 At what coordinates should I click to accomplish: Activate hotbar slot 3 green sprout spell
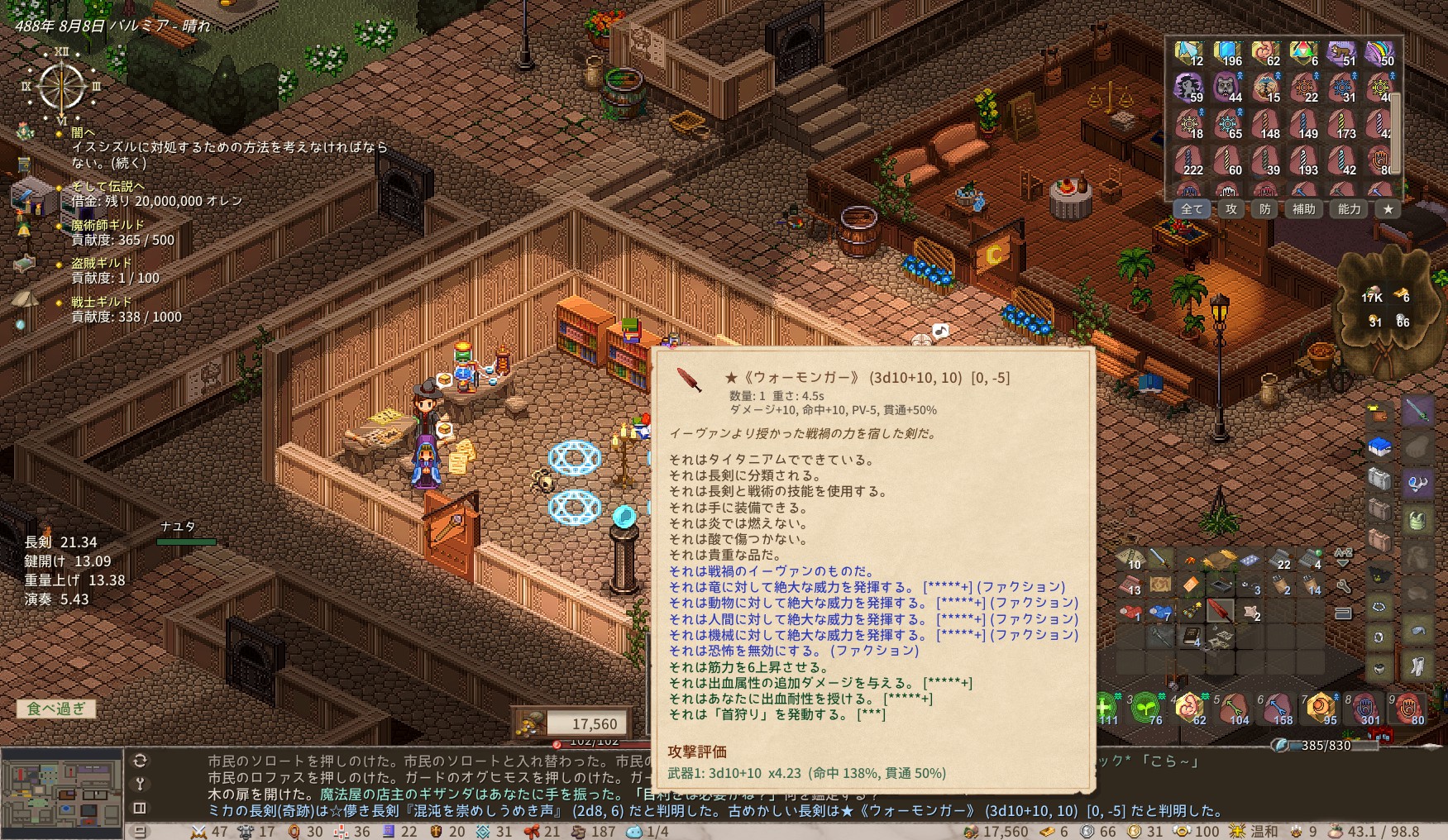tap(1145, 709)
